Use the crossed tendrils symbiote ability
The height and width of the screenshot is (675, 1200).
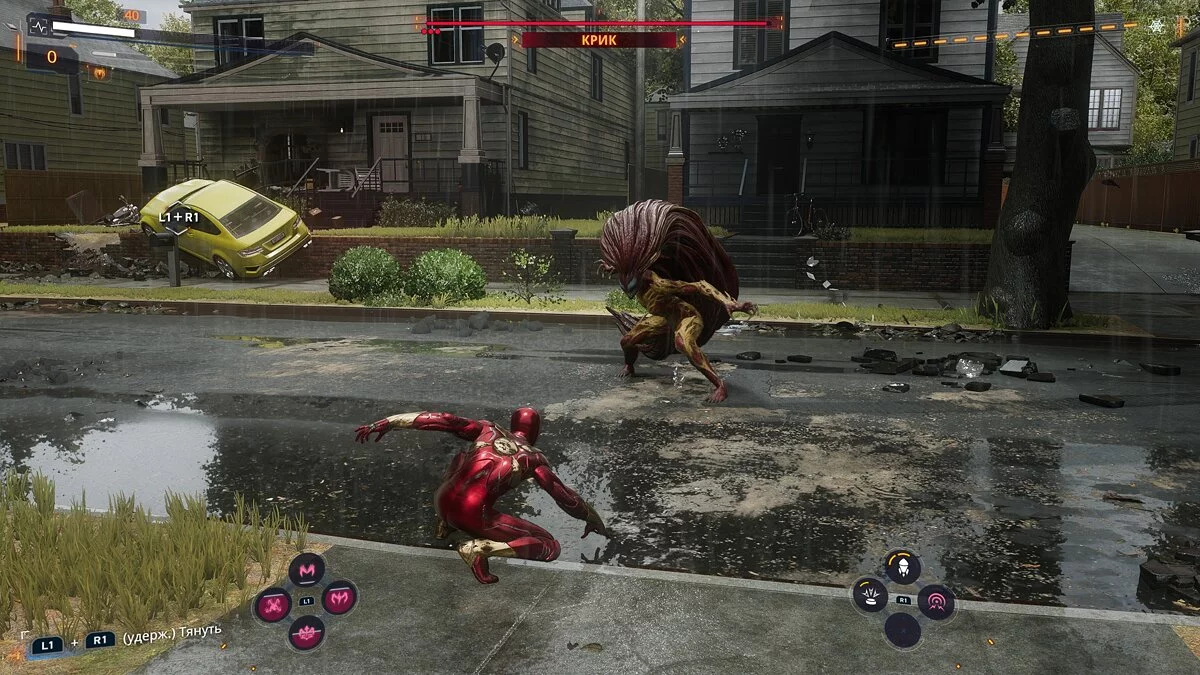[272, 604]
